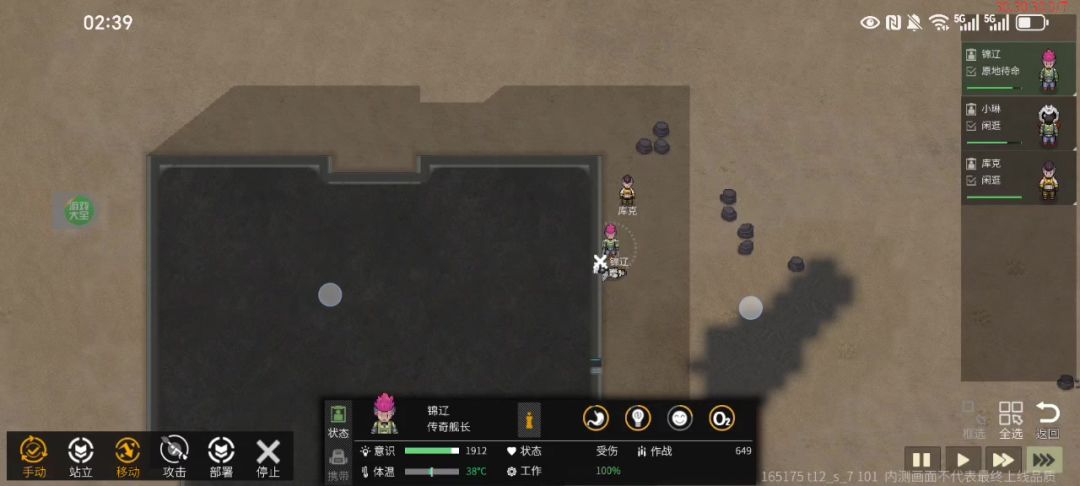Pause the game
Viewport: 1080px width, 486px height.
pyautogui.click(x=920, y=460)
